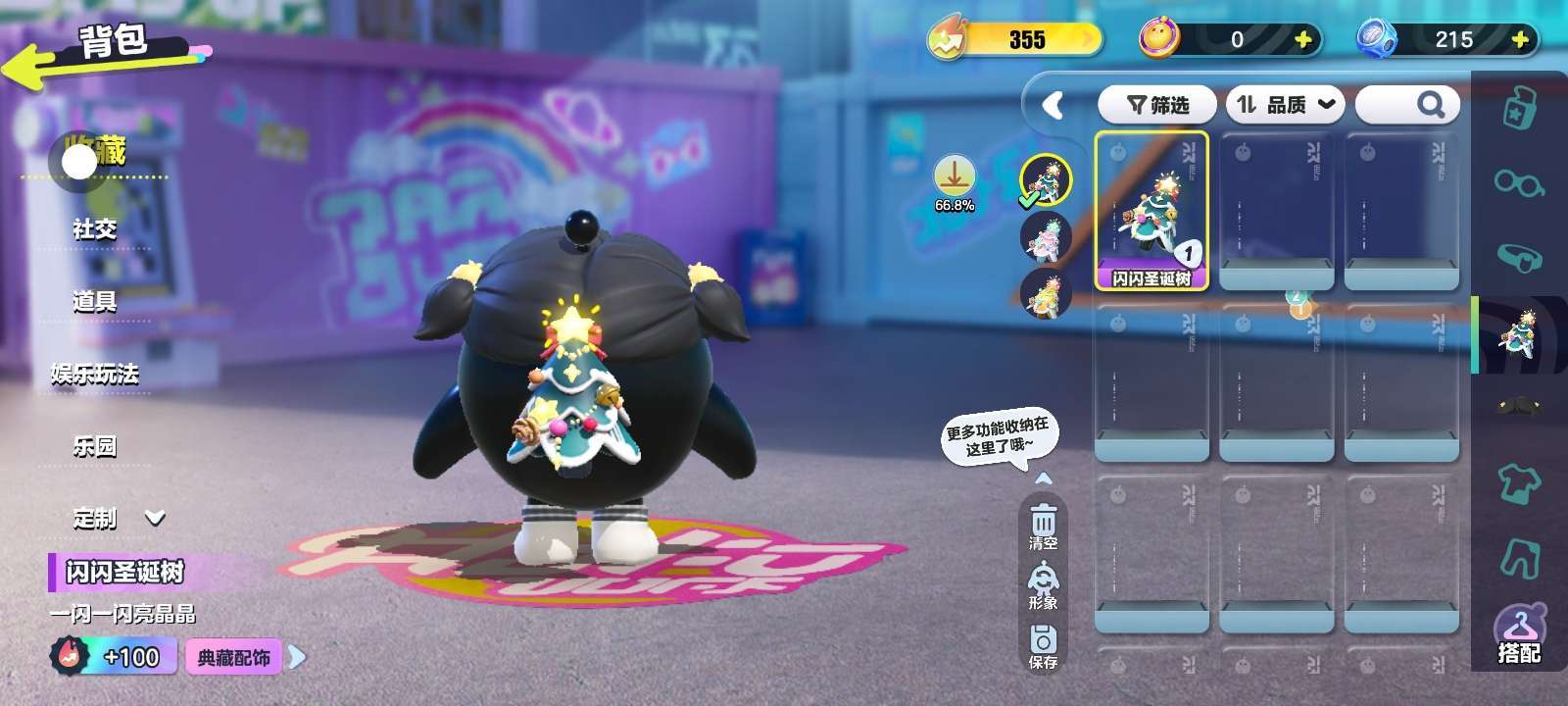Save the outfit with 保存

(1043, 645)
